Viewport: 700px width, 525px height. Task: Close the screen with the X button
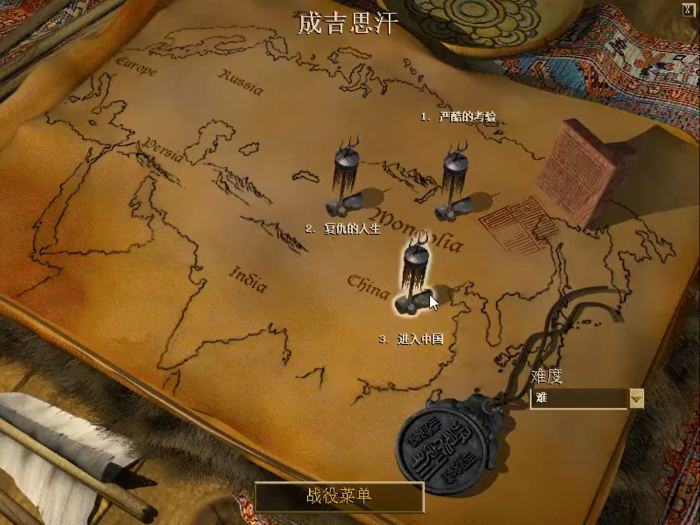pyautogui.click(x=688, y=8)
